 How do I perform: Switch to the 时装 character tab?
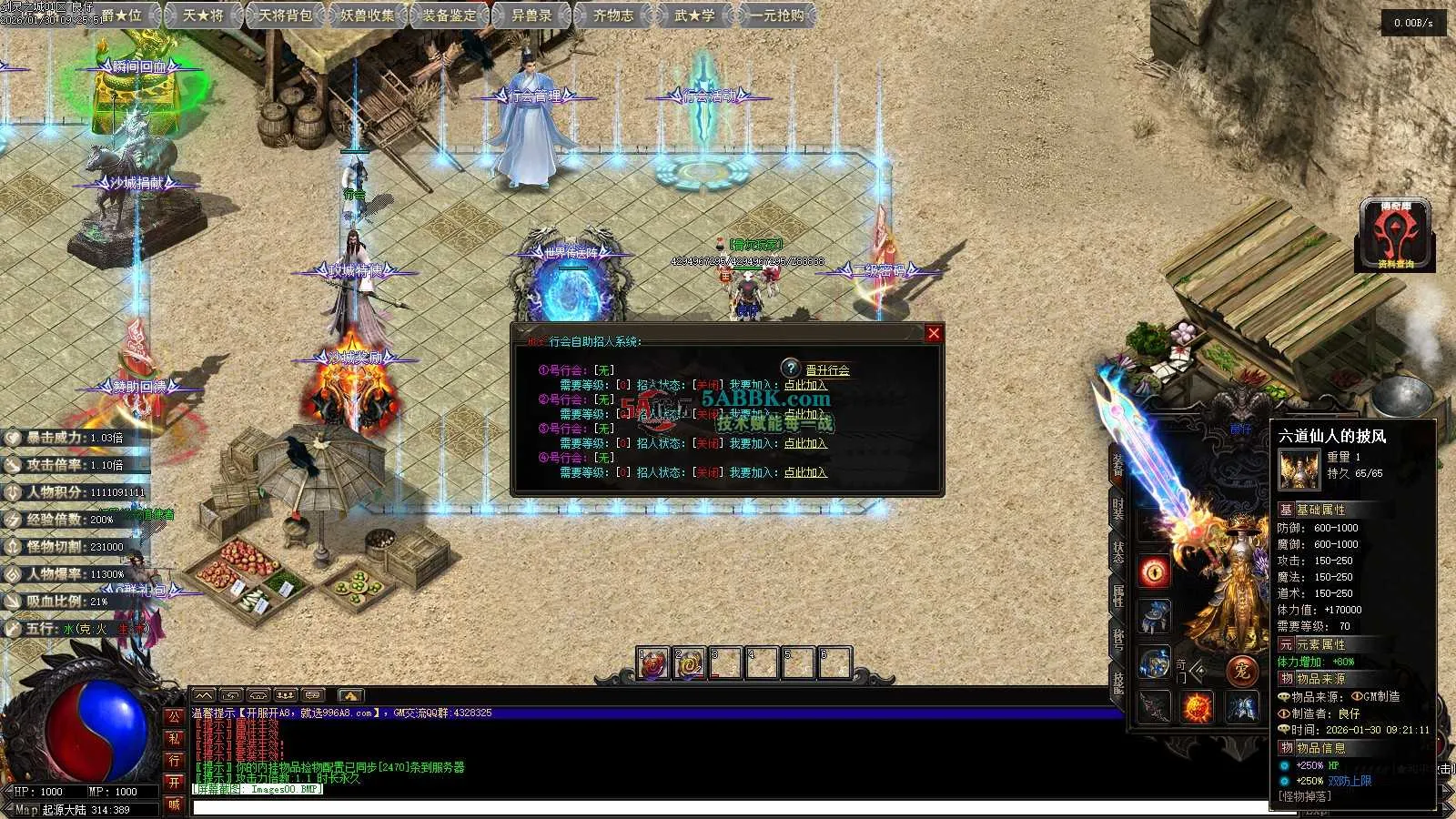point(1118,508)
